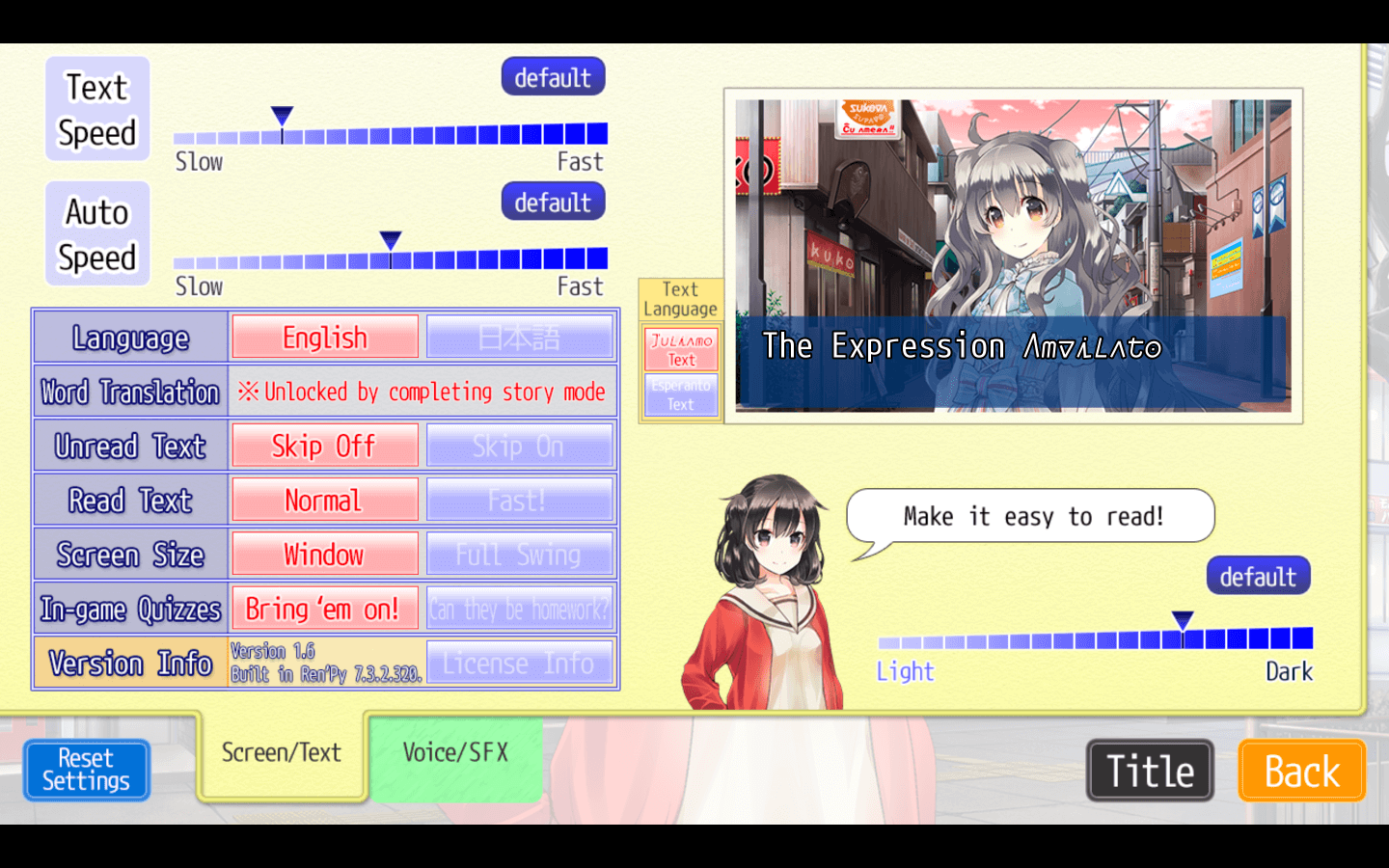Screen dimensions: 1389x868
Task: Enable Skip On for unread text
Action: pyautogui.click(x=519, y=447)
